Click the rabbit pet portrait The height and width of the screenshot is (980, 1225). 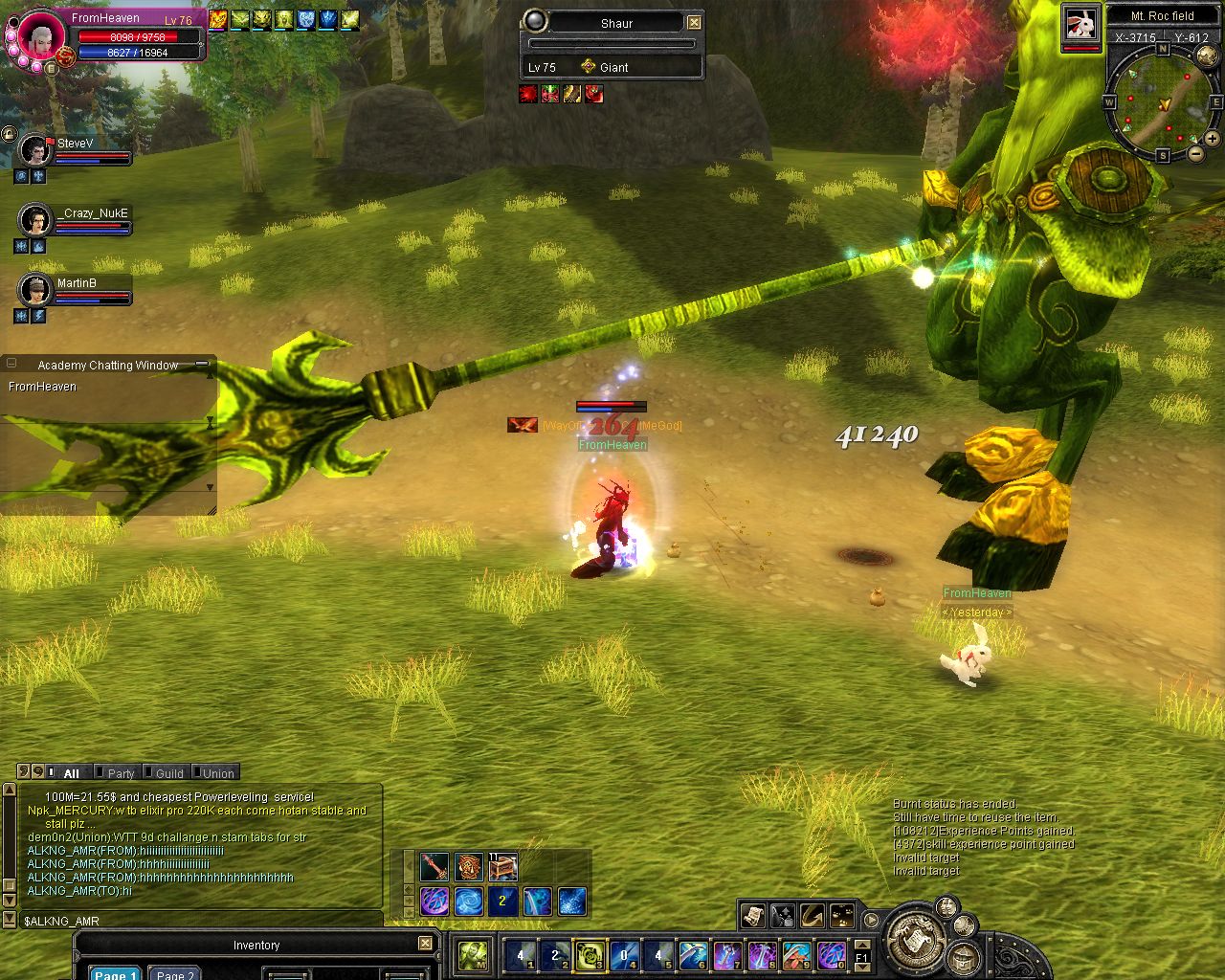pyautogui.click(x=1081, y=23)
